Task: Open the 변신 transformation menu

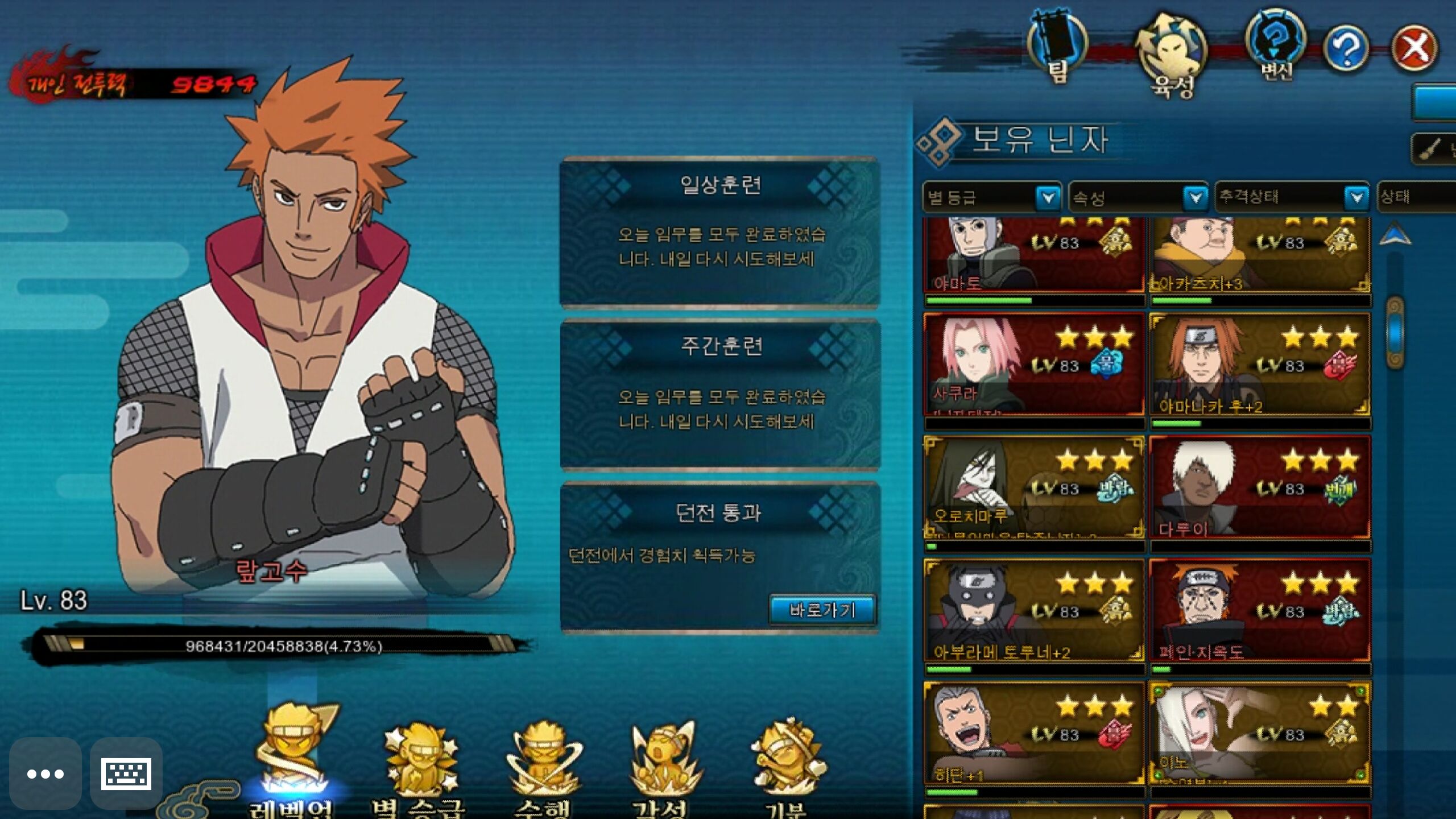Action: click(x=1275, y=44)
